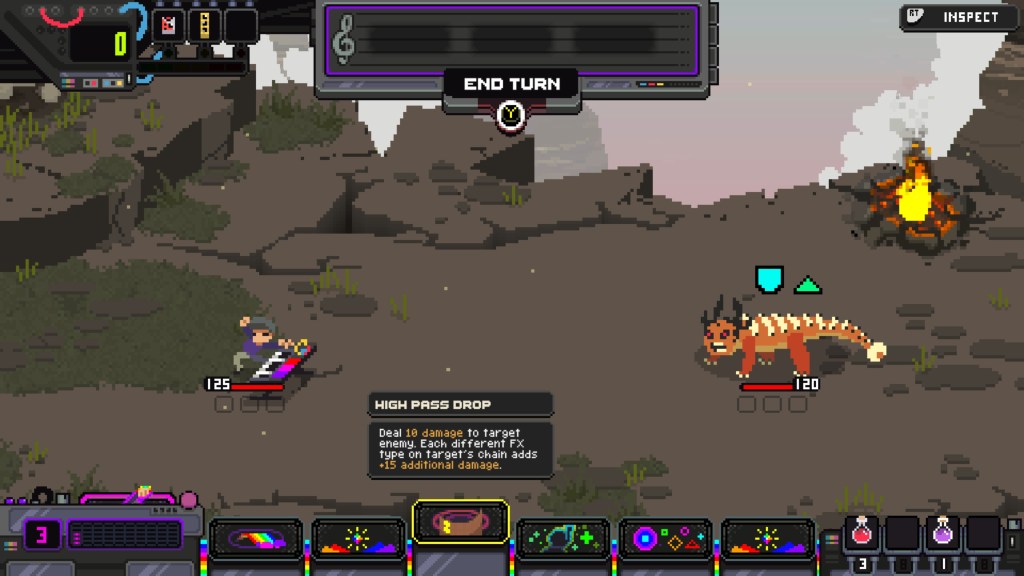Play the selected High Pass Drop card
The width and height of the screenshot is (1024, 576).
pyautogui.click(x=460, y=522)
